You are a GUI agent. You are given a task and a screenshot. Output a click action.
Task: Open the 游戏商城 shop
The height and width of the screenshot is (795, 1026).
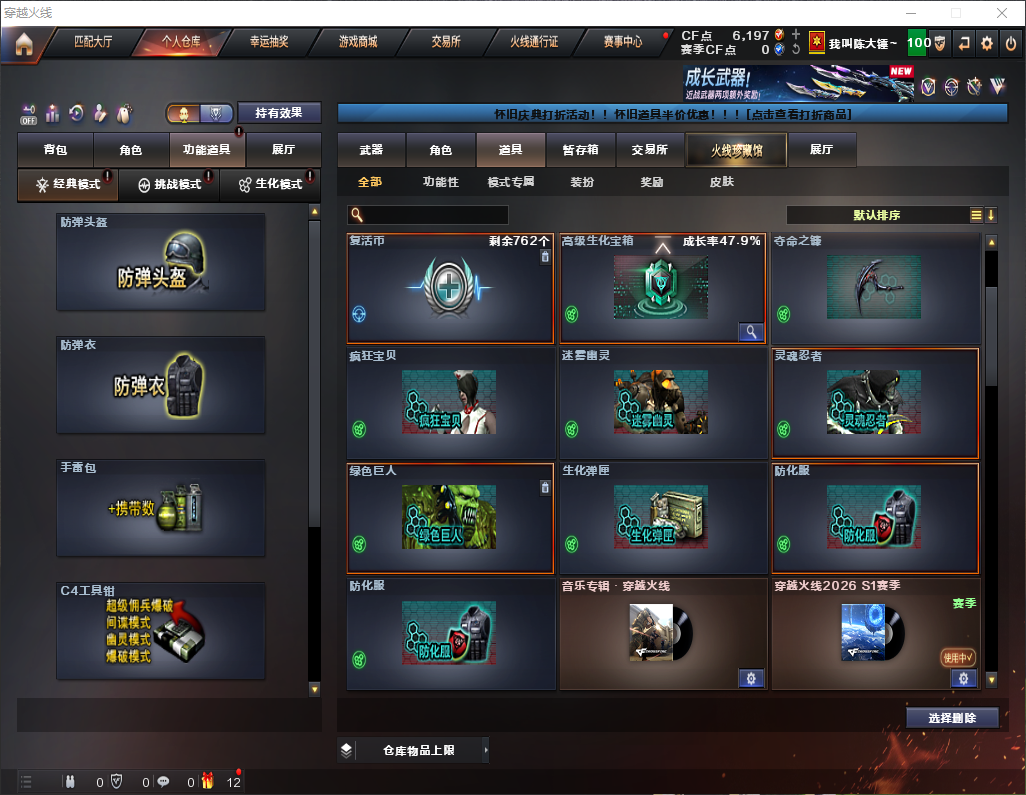coord(358,42)
